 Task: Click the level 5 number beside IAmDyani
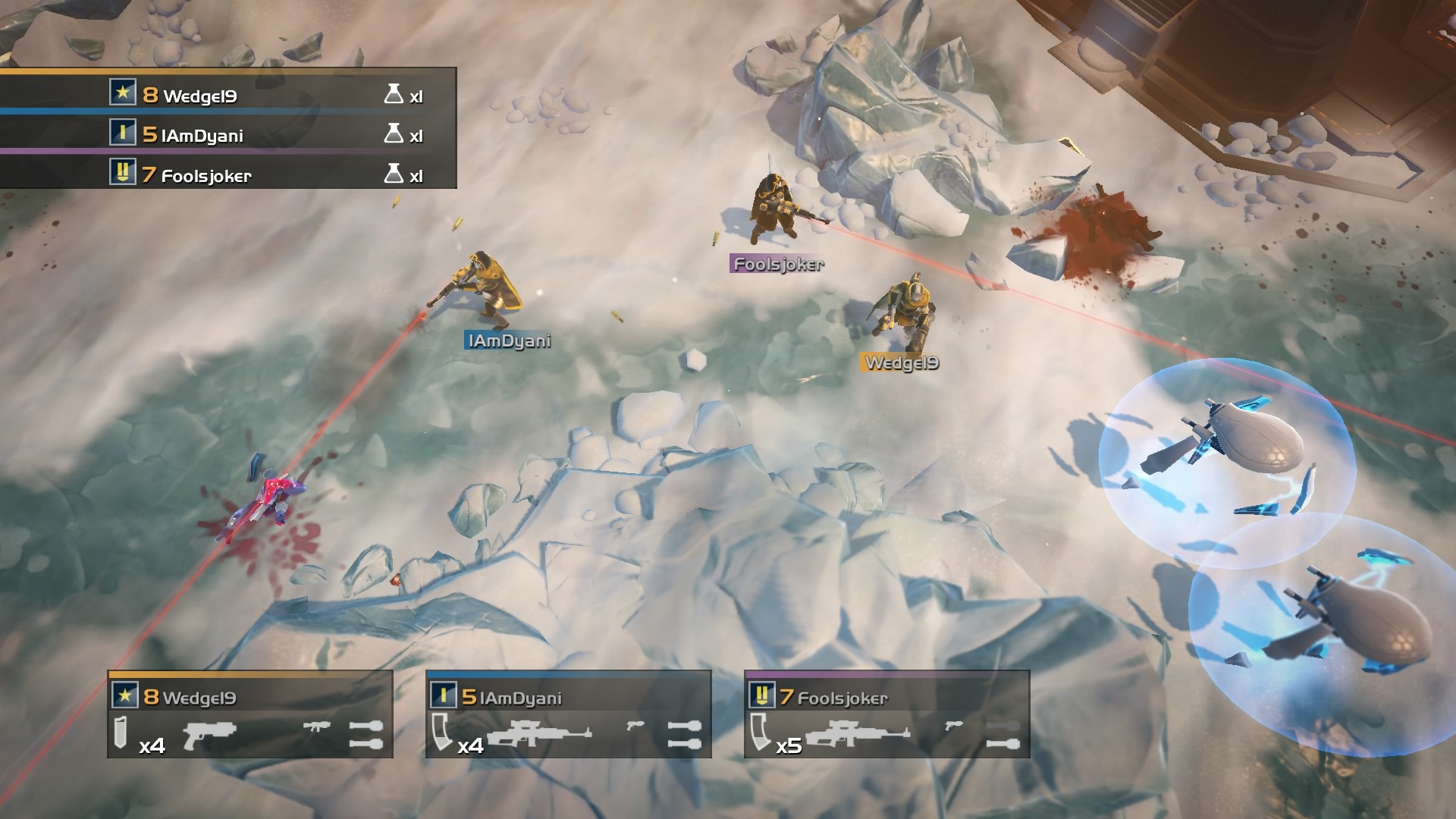[x=149, y=135]
